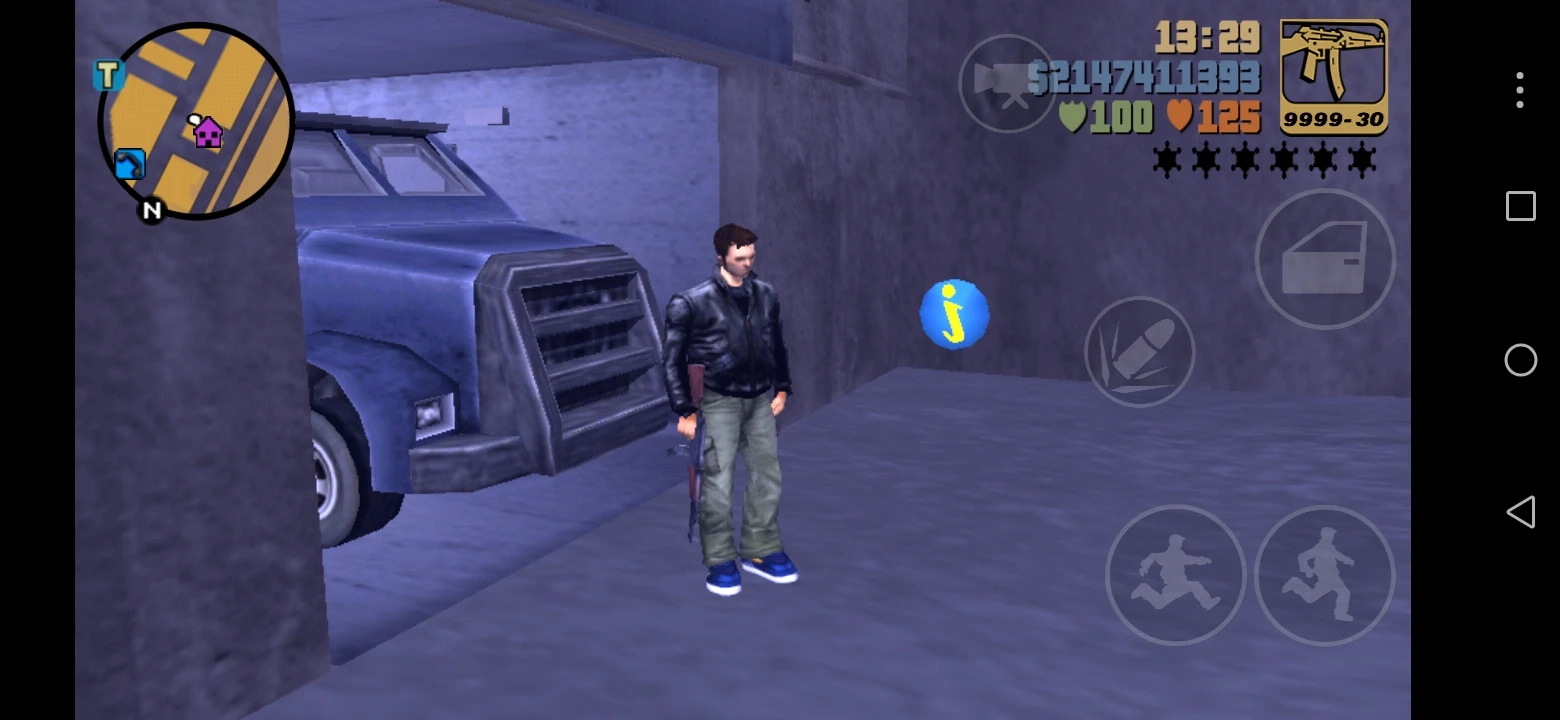Viewport: 1560px width, 720px height.
Task: Tap the 'T' taxi marker on the minimap
Action: click(x=108, y=75)
